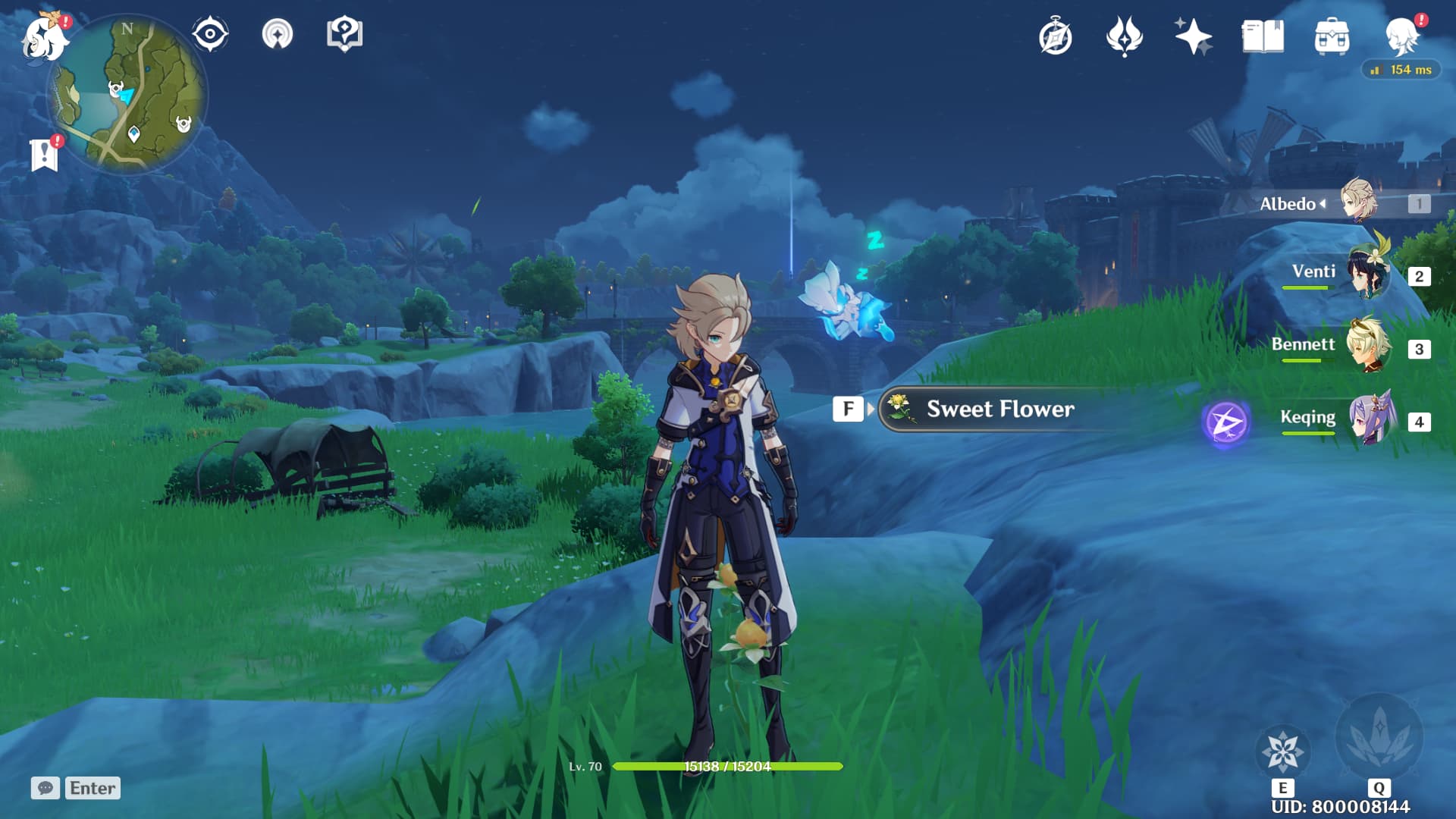Click Albedo's HP bar

click(x=728, y=766)
